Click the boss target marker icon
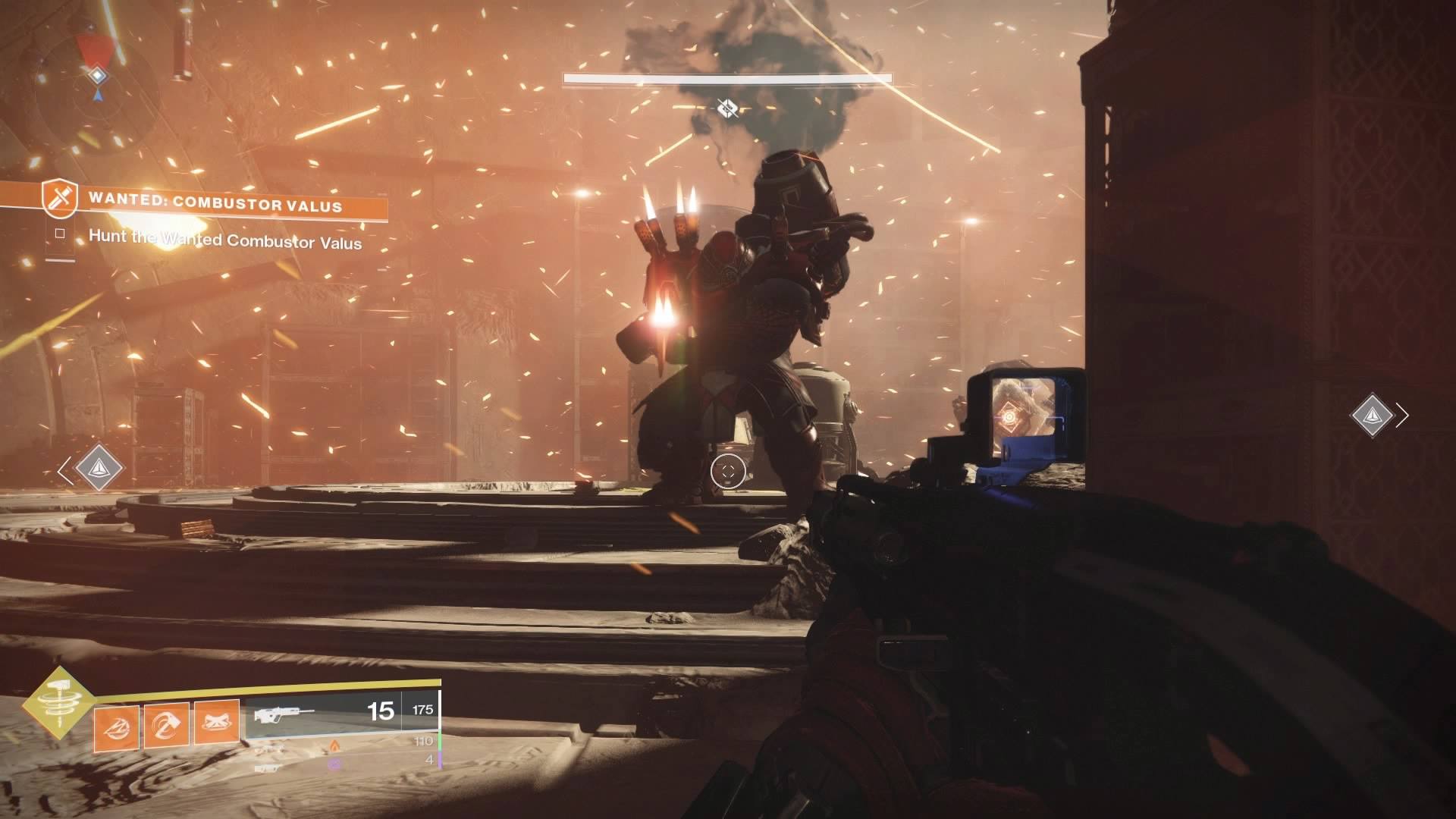The height and width of the screenshot is (819, 1456). pyautogui.click(x=727, y=109)
